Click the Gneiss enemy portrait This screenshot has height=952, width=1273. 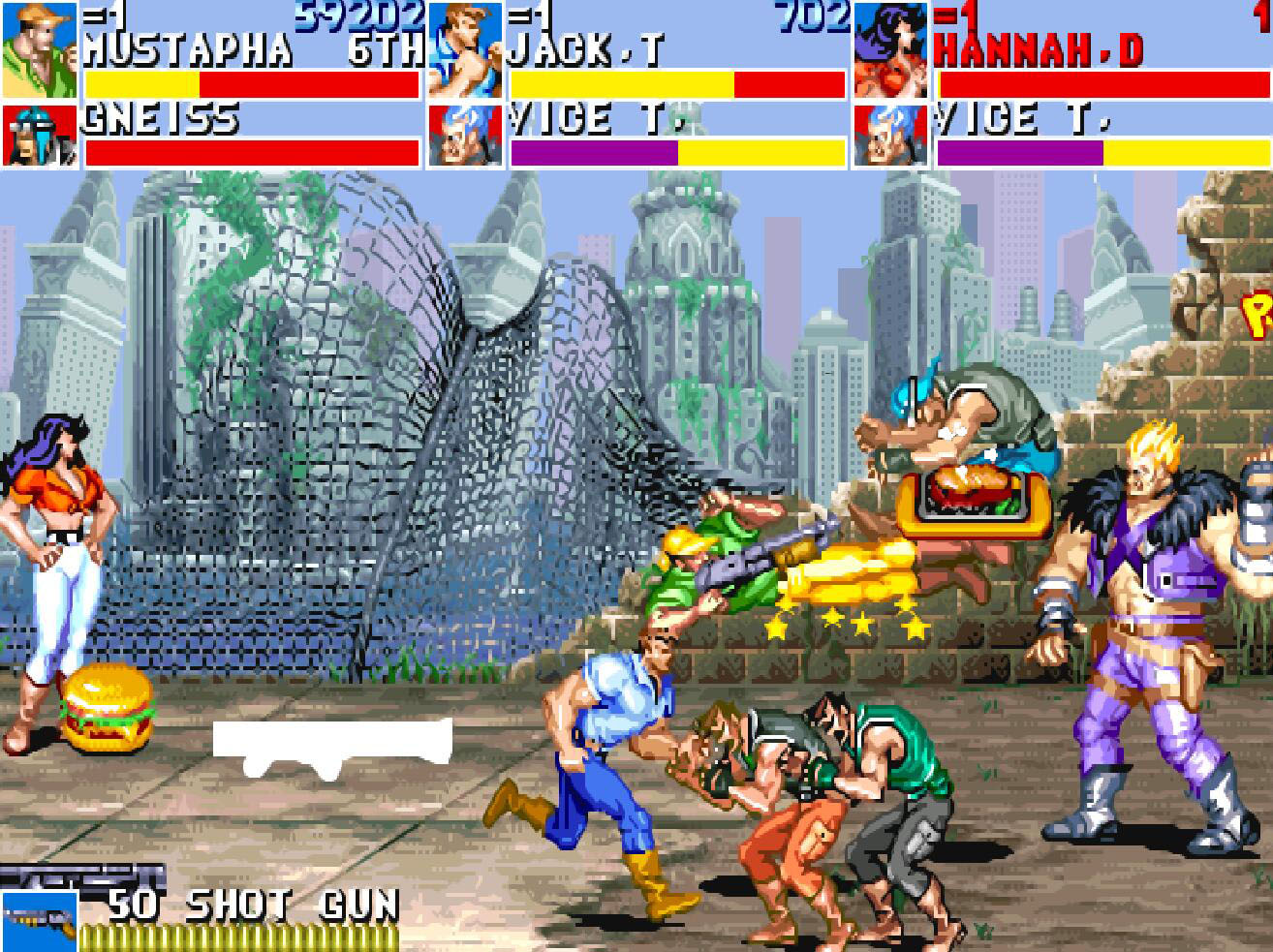[x=40, y=137]
